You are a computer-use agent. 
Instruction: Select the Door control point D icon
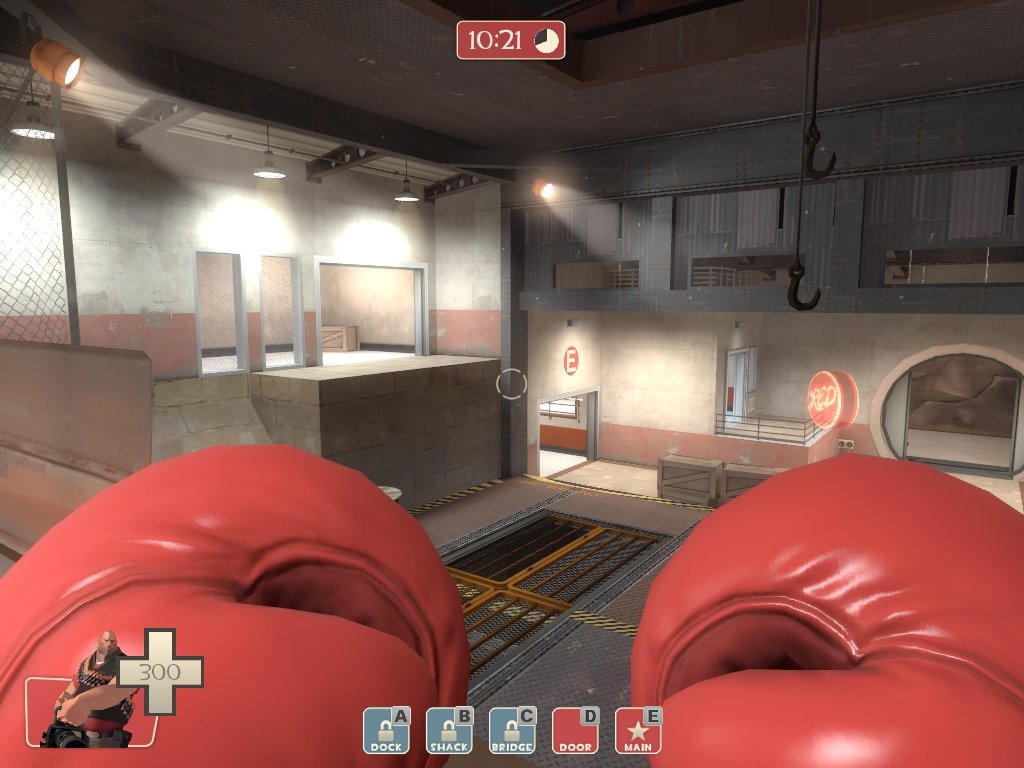[575, 731]
